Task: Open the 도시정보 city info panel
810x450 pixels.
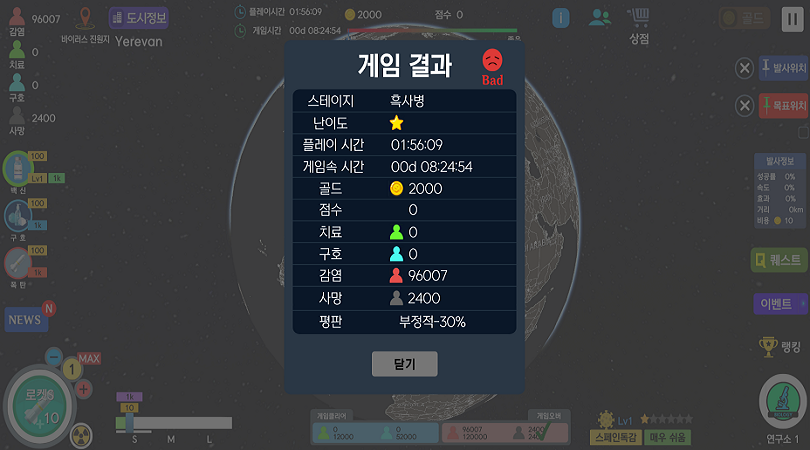Action: 138,18
